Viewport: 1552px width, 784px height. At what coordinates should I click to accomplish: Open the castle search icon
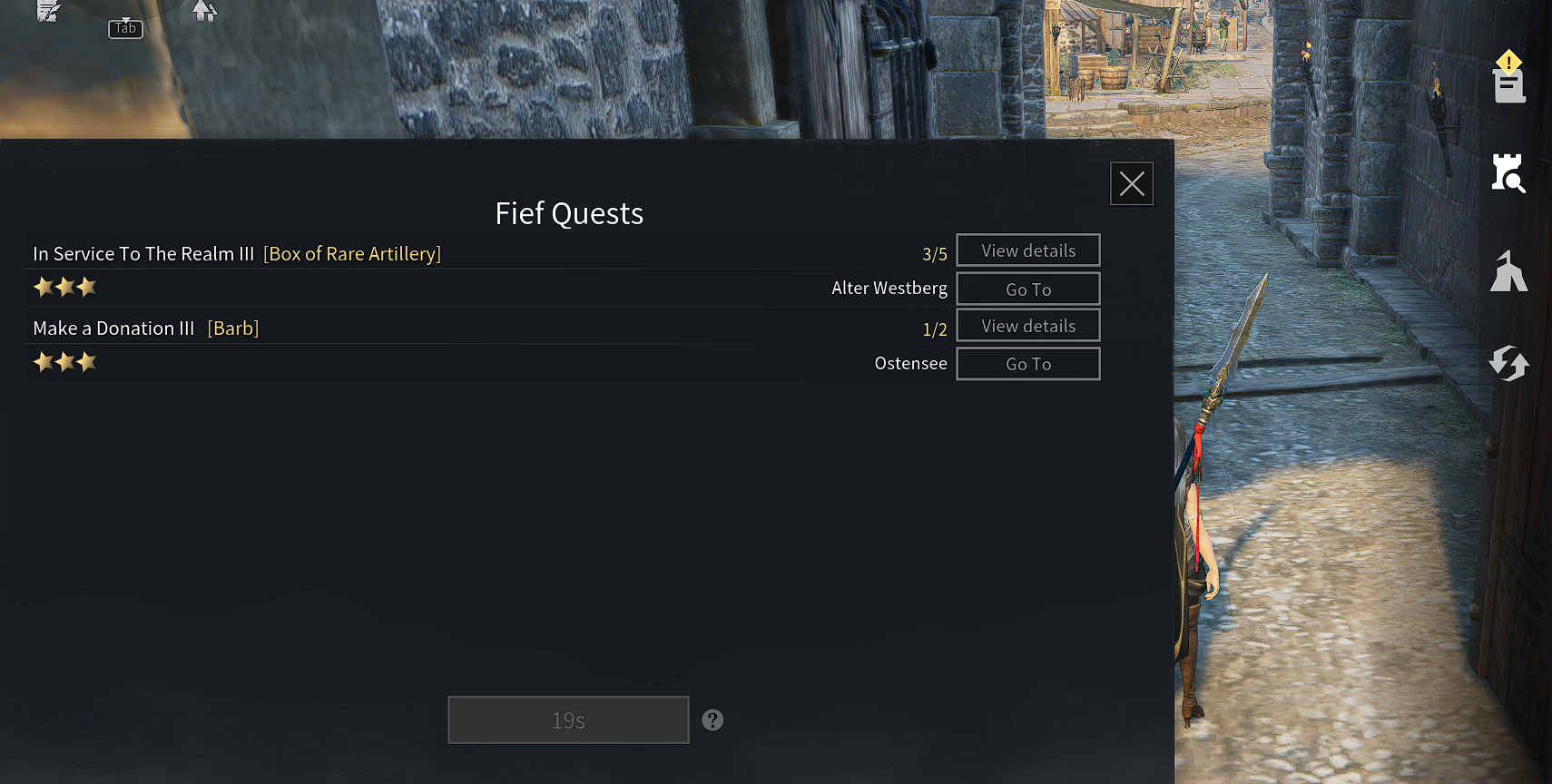click(x=1508, y=173)
